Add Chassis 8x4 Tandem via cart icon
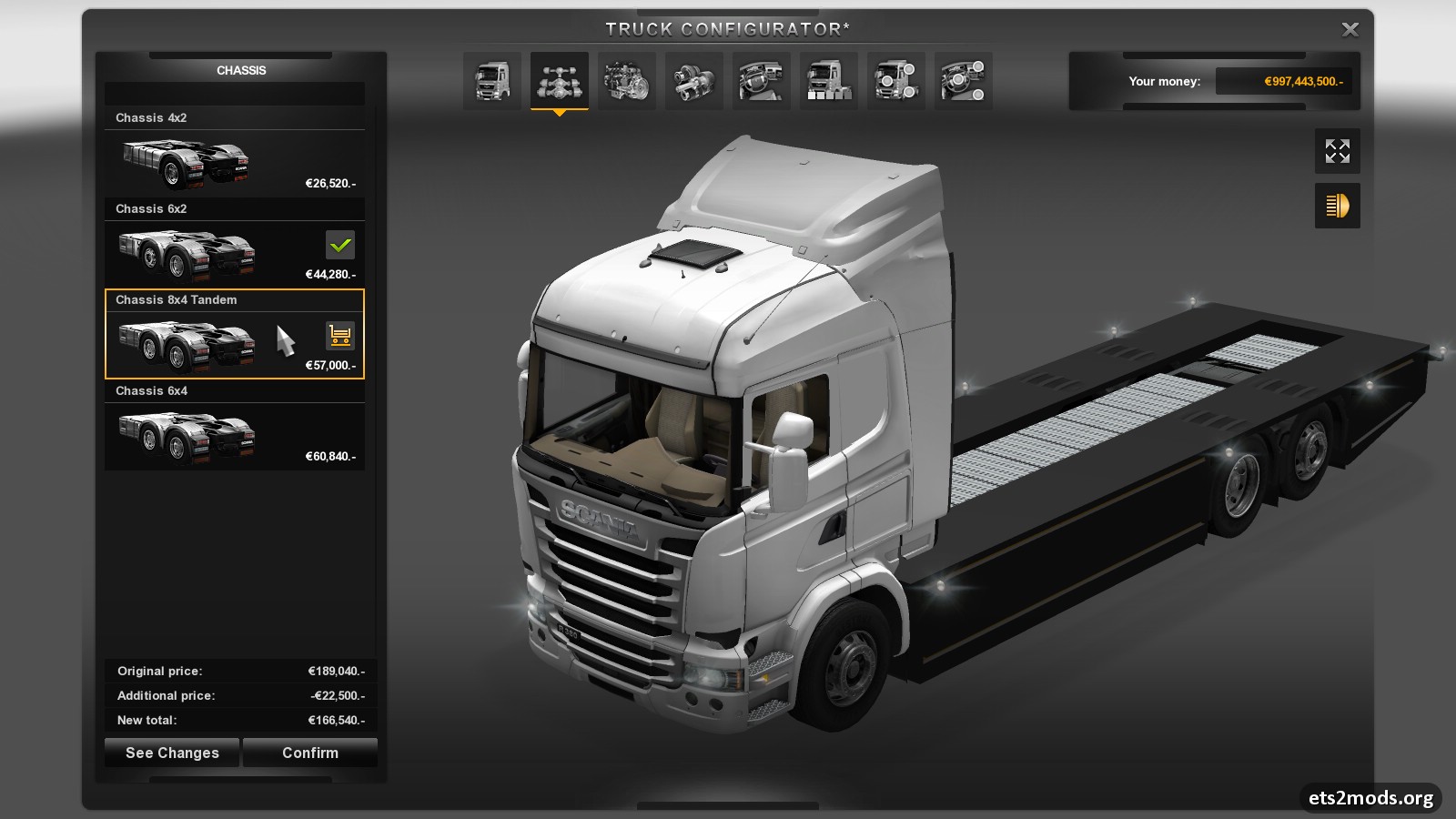The width and height of the screenshot is (1456, 819). point(340,336)
